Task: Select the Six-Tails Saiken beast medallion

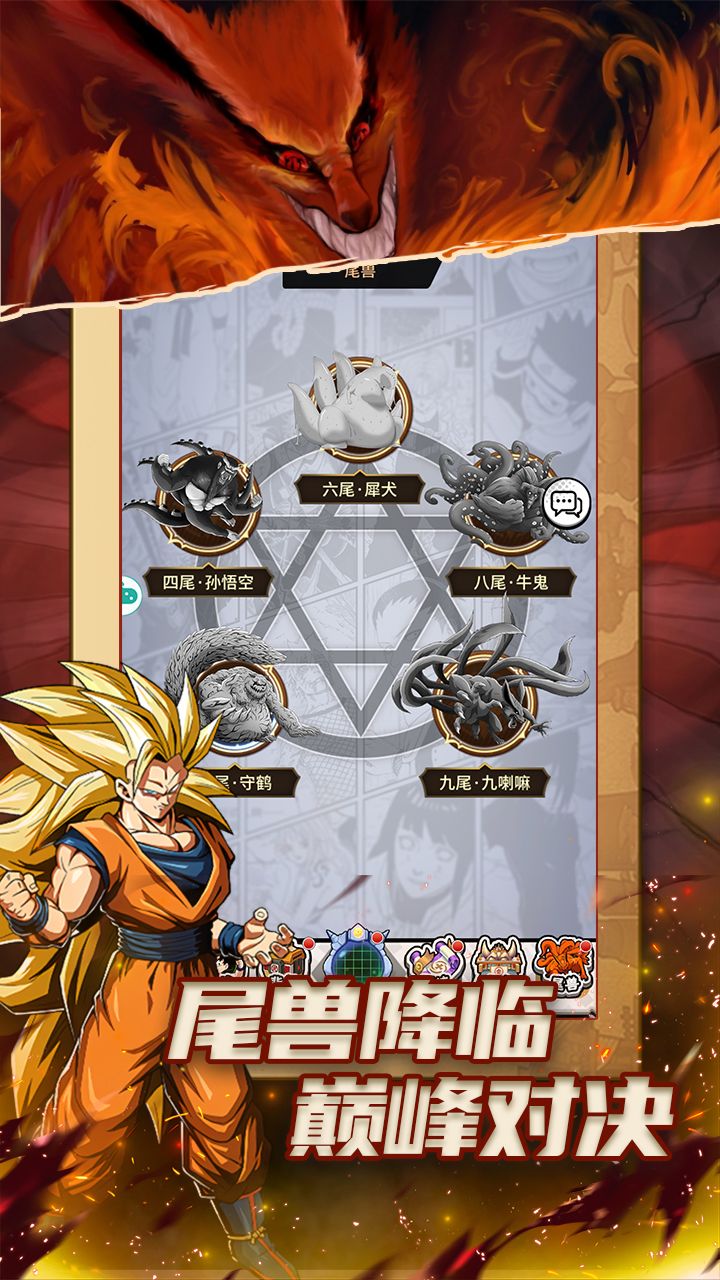Action: (358, 407)
